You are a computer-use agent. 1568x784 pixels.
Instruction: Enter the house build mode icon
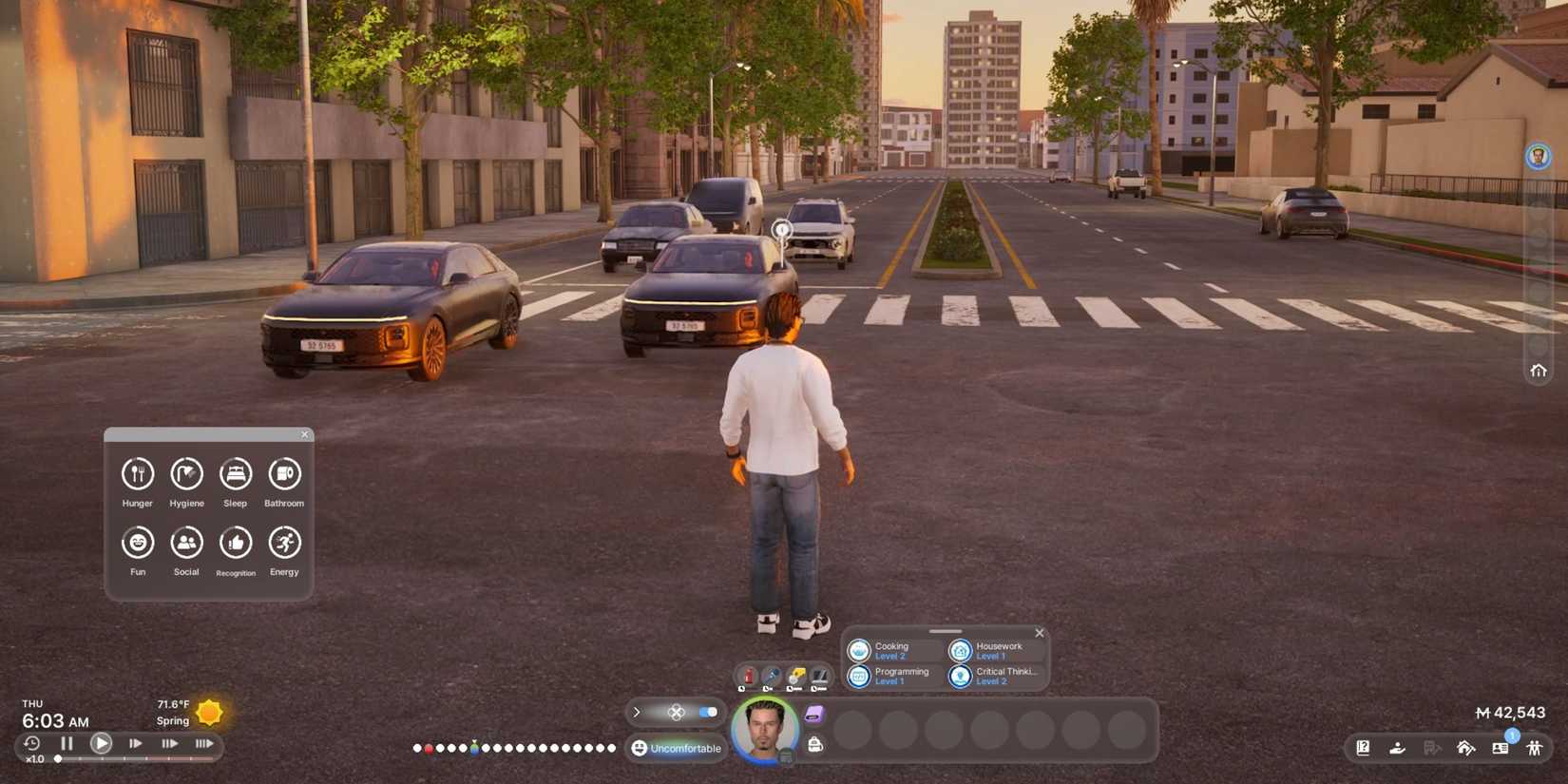[1465, 748]
